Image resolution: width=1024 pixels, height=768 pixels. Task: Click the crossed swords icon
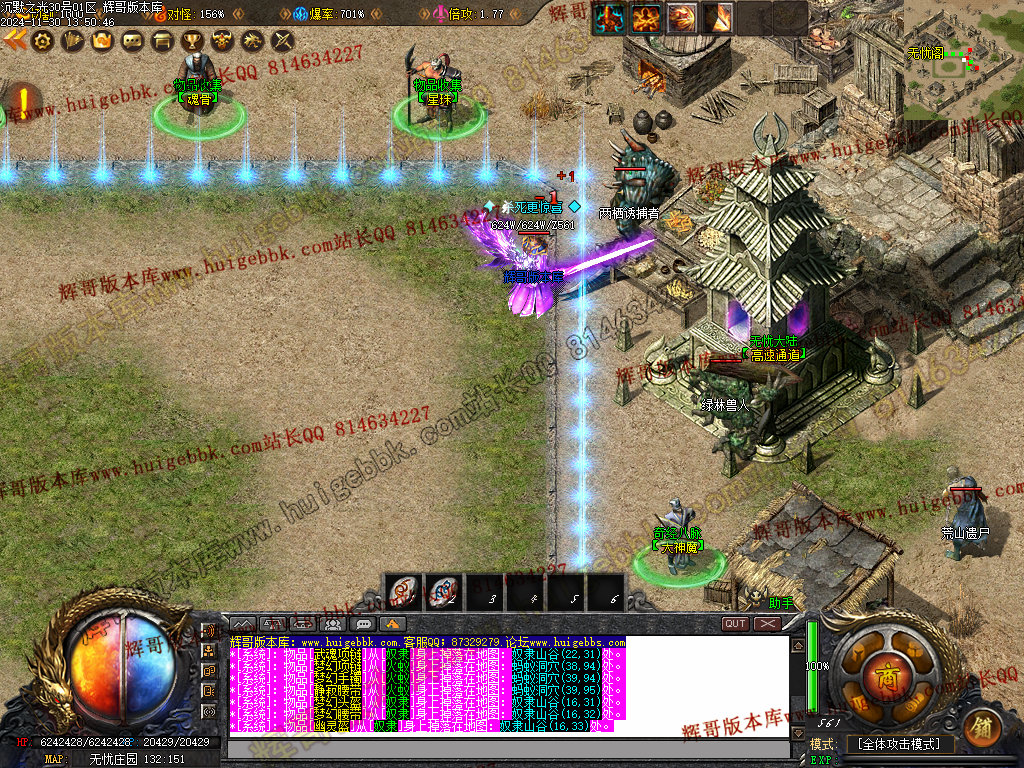point(283,41)
